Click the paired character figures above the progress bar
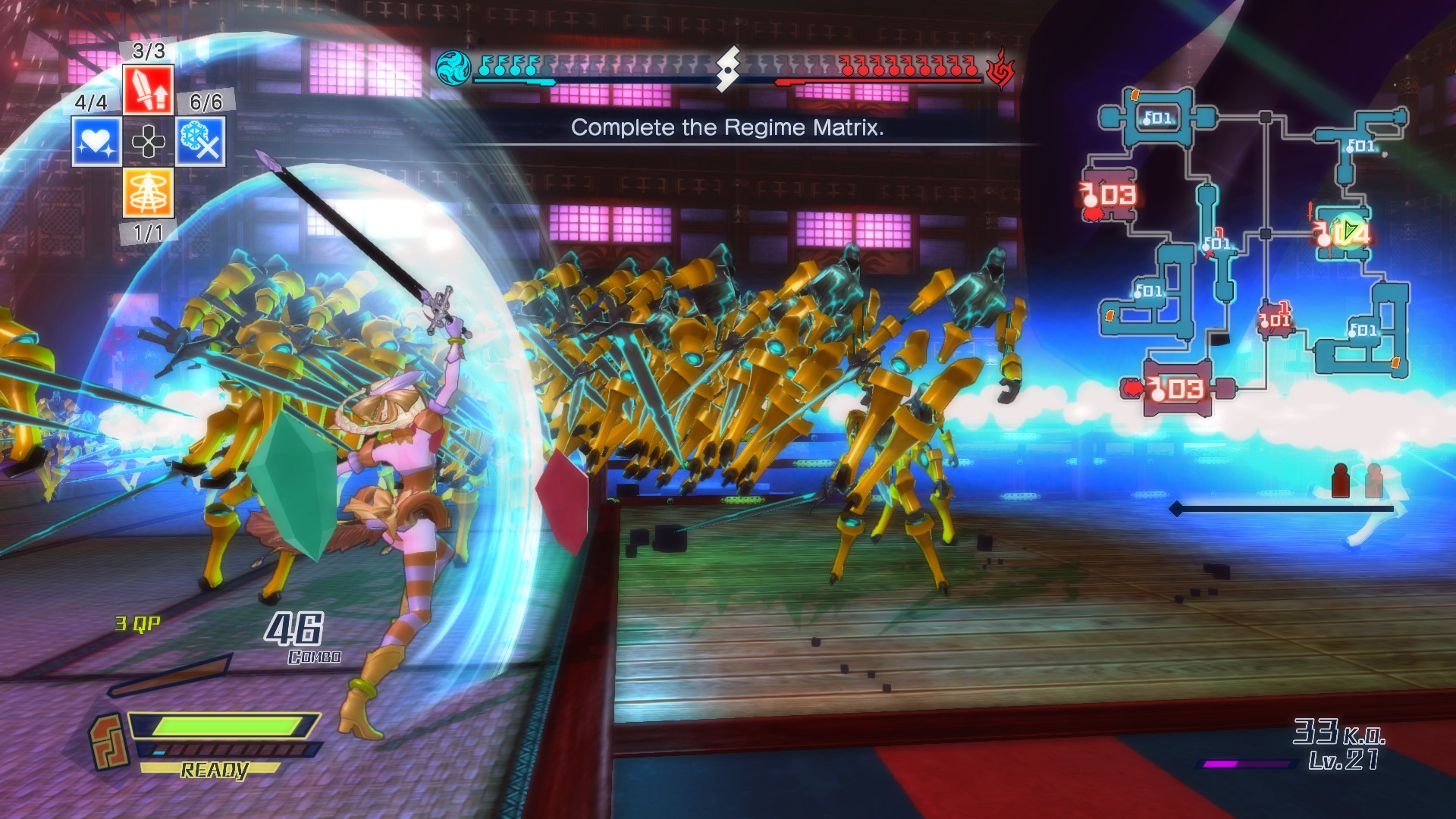The height and width of the screenshot is (819, 1456). [1360, 480]
